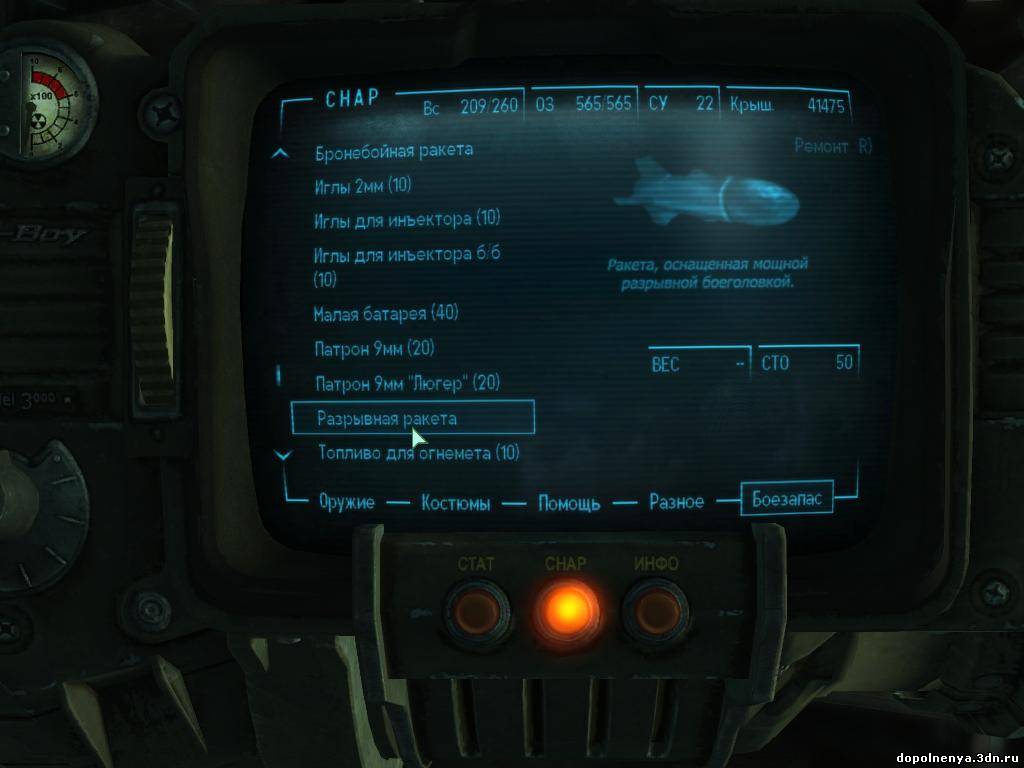Click the list scroll-up arrow
Viewport: 1024px width, 768px height.
click(282, 154)
